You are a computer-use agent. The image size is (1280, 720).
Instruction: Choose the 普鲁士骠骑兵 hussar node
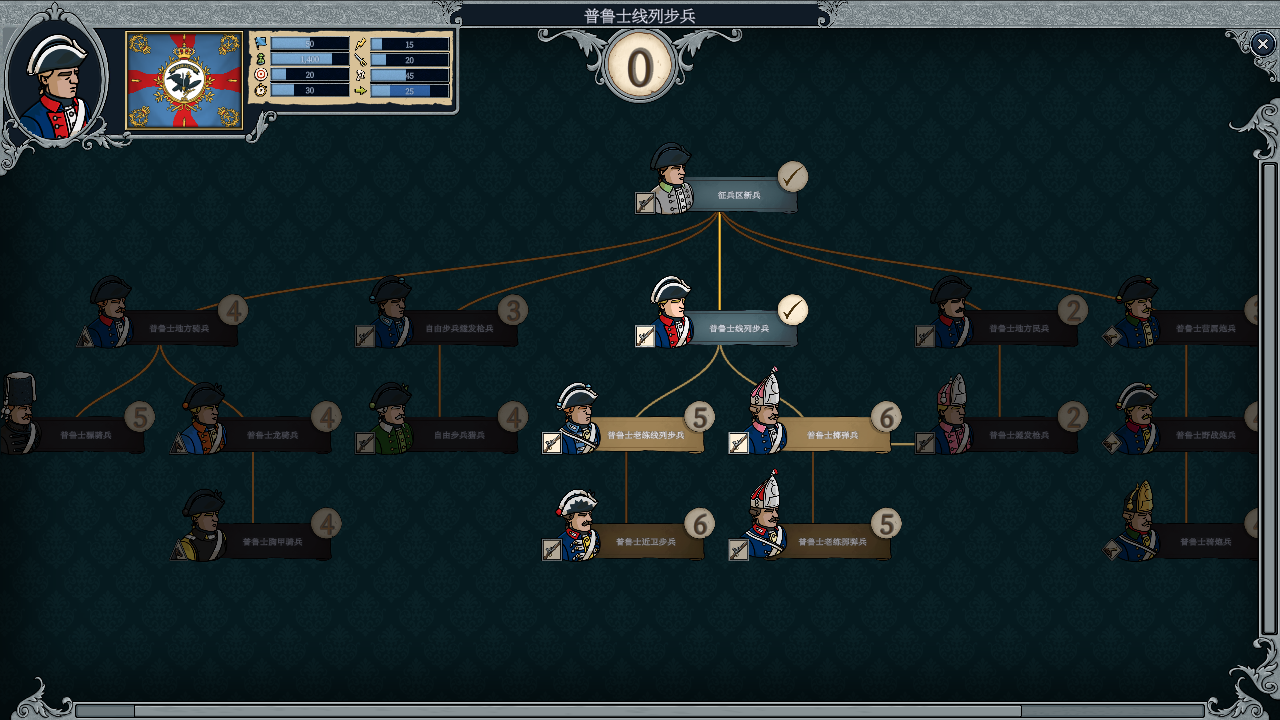85,435
